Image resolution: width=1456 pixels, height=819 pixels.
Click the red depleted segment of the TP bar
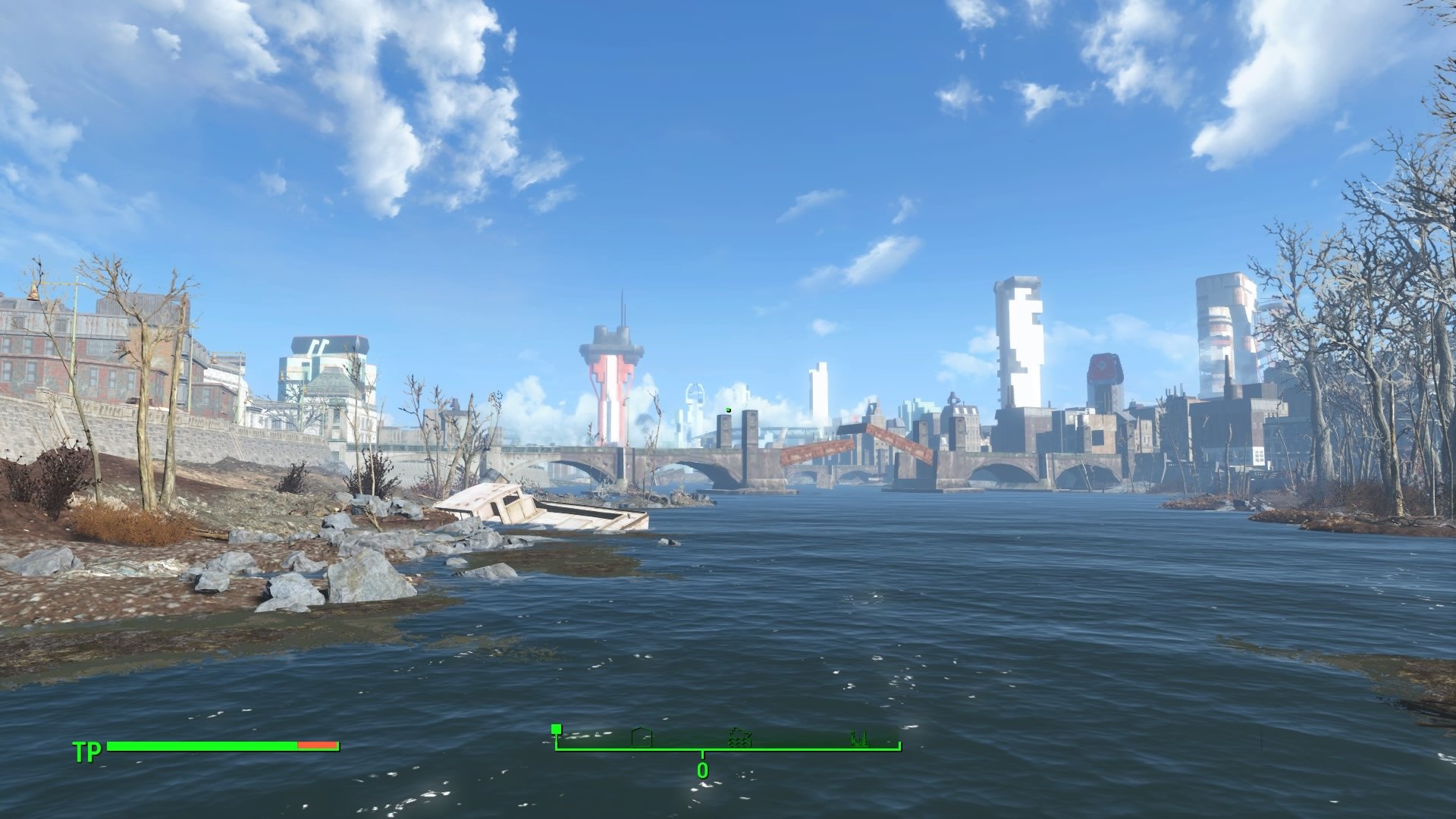(317, 747)
